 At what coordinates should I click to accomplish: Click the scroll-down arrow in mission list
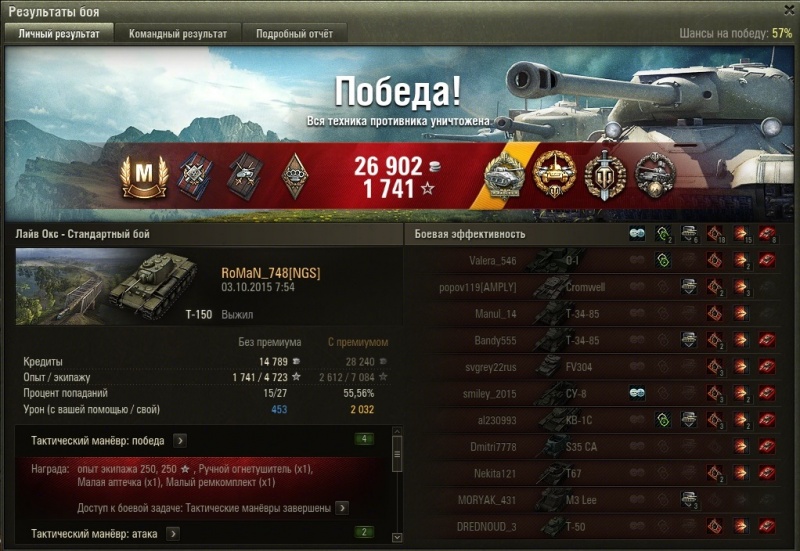pos(396,538)
